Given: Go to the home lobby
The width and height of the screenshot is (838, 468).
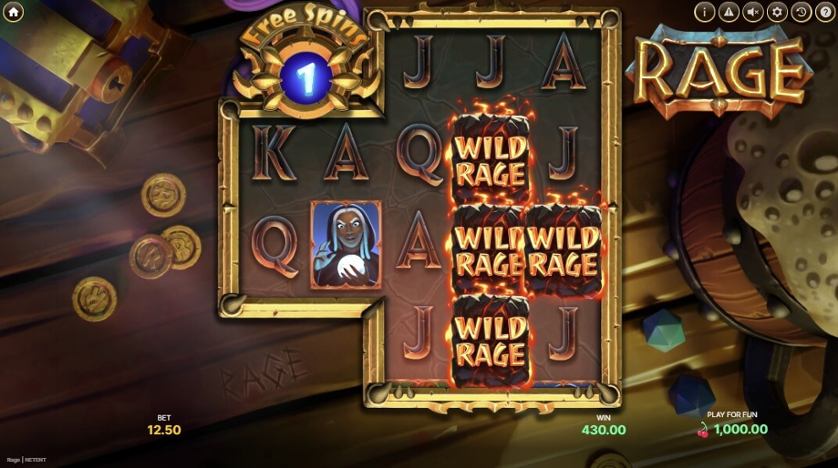Looking at the screenshot, I should pos(14,12).
